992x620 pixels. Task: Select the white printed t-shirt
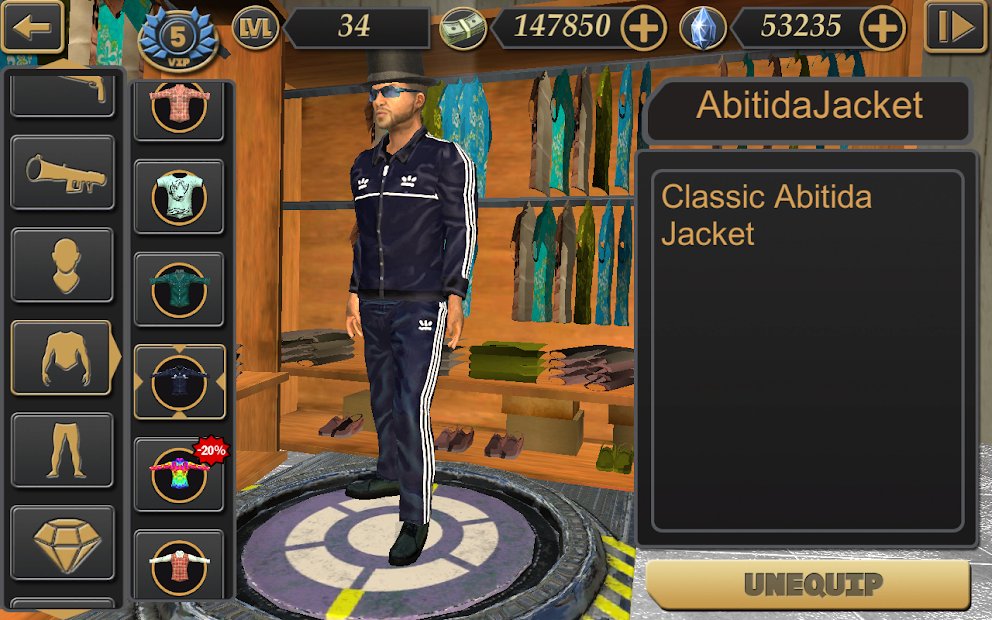click(x=179, y=197)
